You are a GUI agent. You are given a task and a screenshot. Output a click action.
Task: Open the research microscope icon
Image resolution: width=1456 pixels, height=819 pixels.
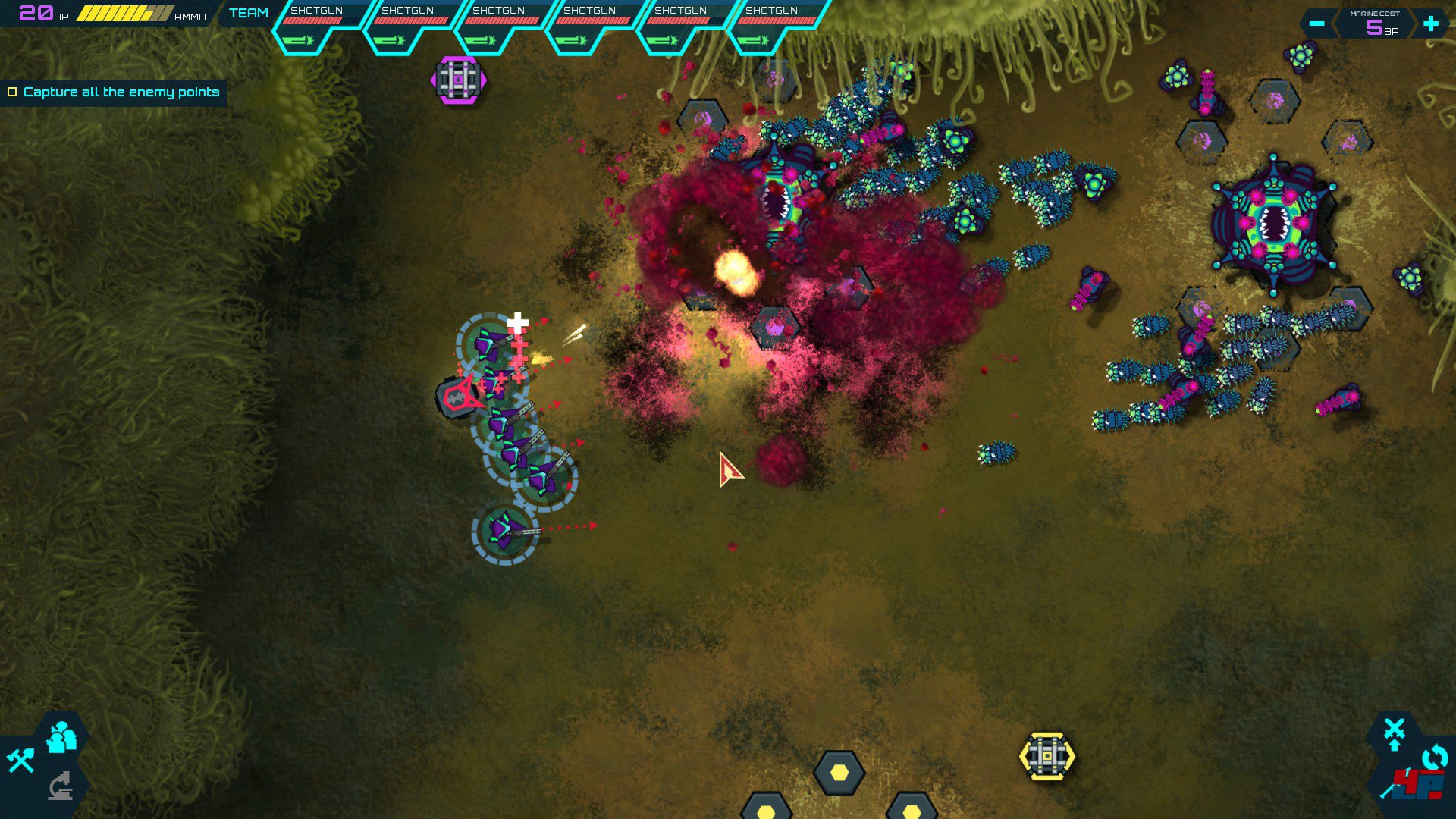click(x=61, y=786)
